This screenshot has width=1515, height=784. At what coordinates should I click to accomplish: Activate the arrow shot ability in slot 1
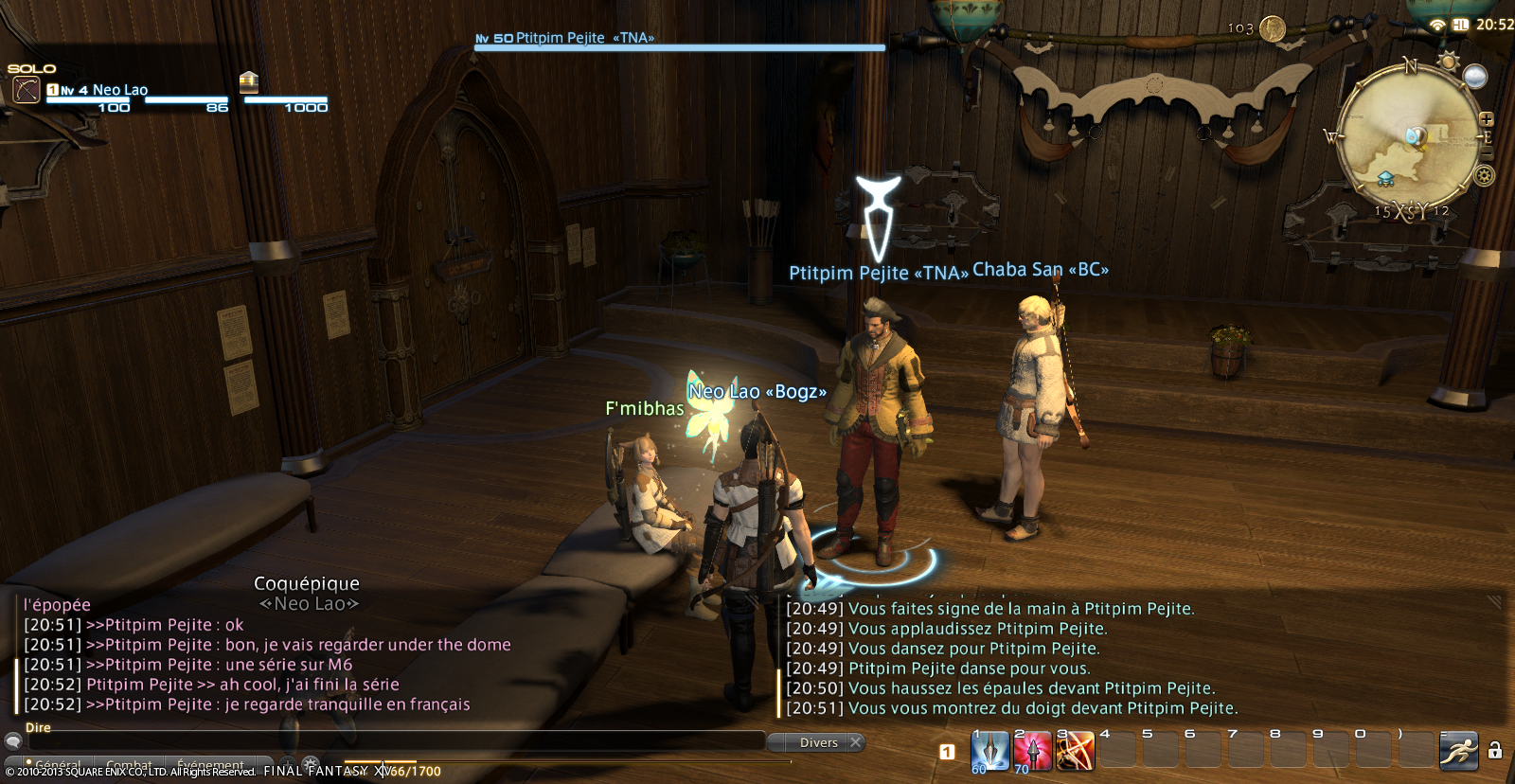(x=990, y=752)
